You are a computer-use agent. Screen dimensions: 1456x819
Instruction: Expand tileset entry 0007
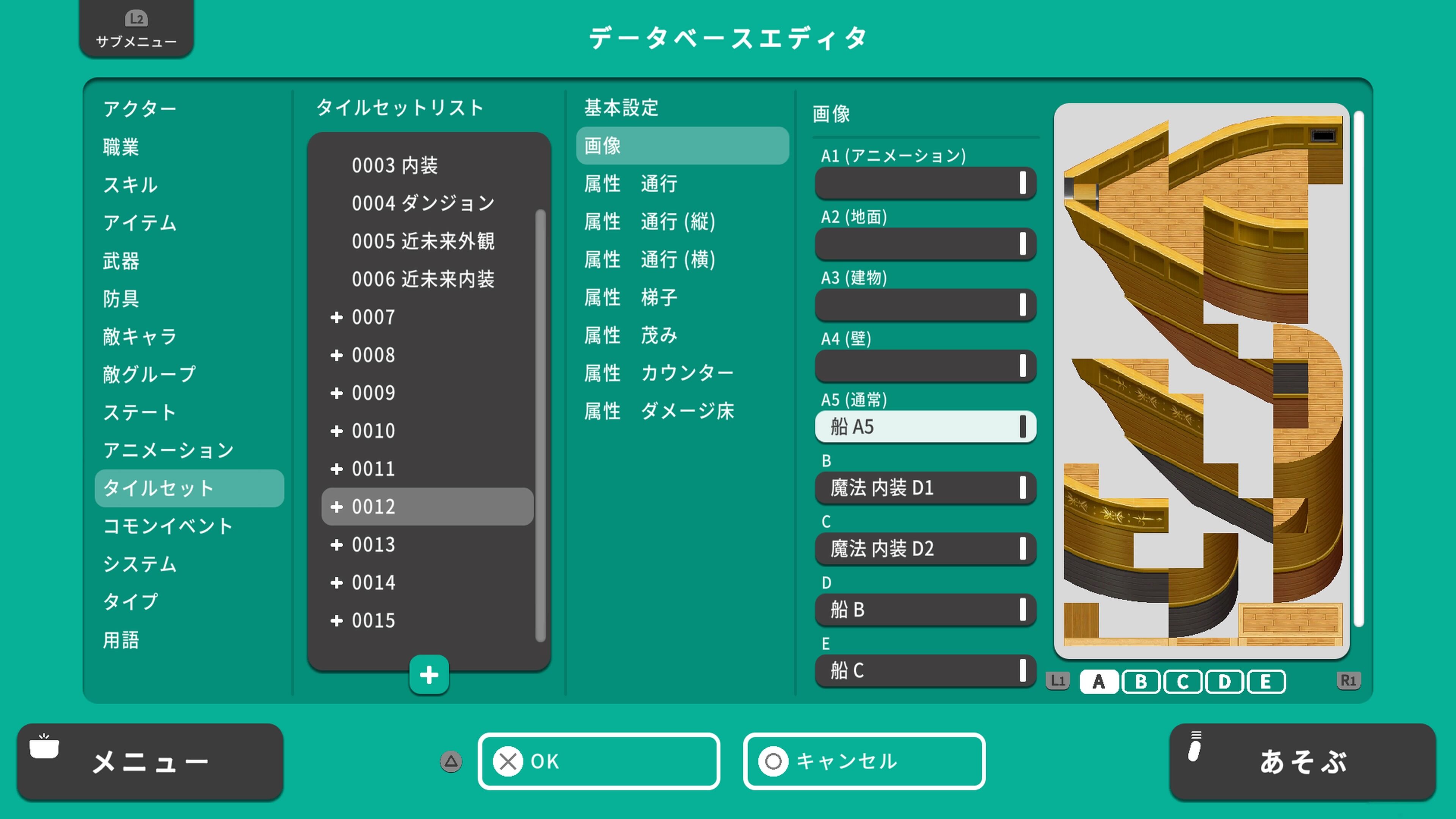[x=337, y=317]
